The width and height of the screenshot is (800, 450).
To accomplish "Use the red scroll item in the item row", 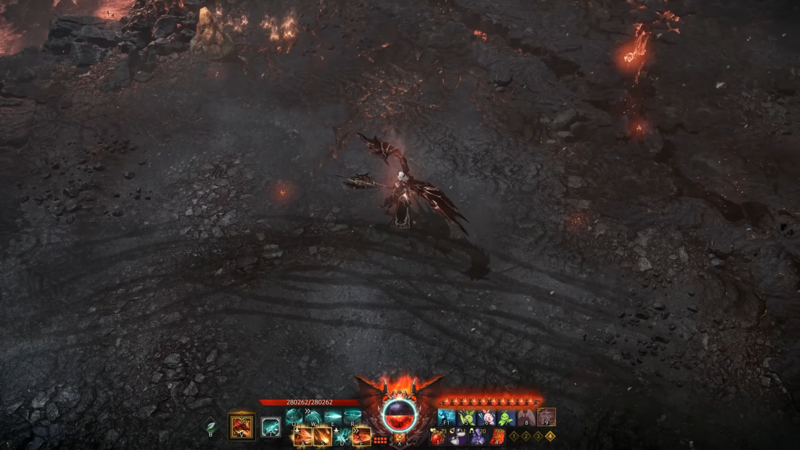I will 497,437.
